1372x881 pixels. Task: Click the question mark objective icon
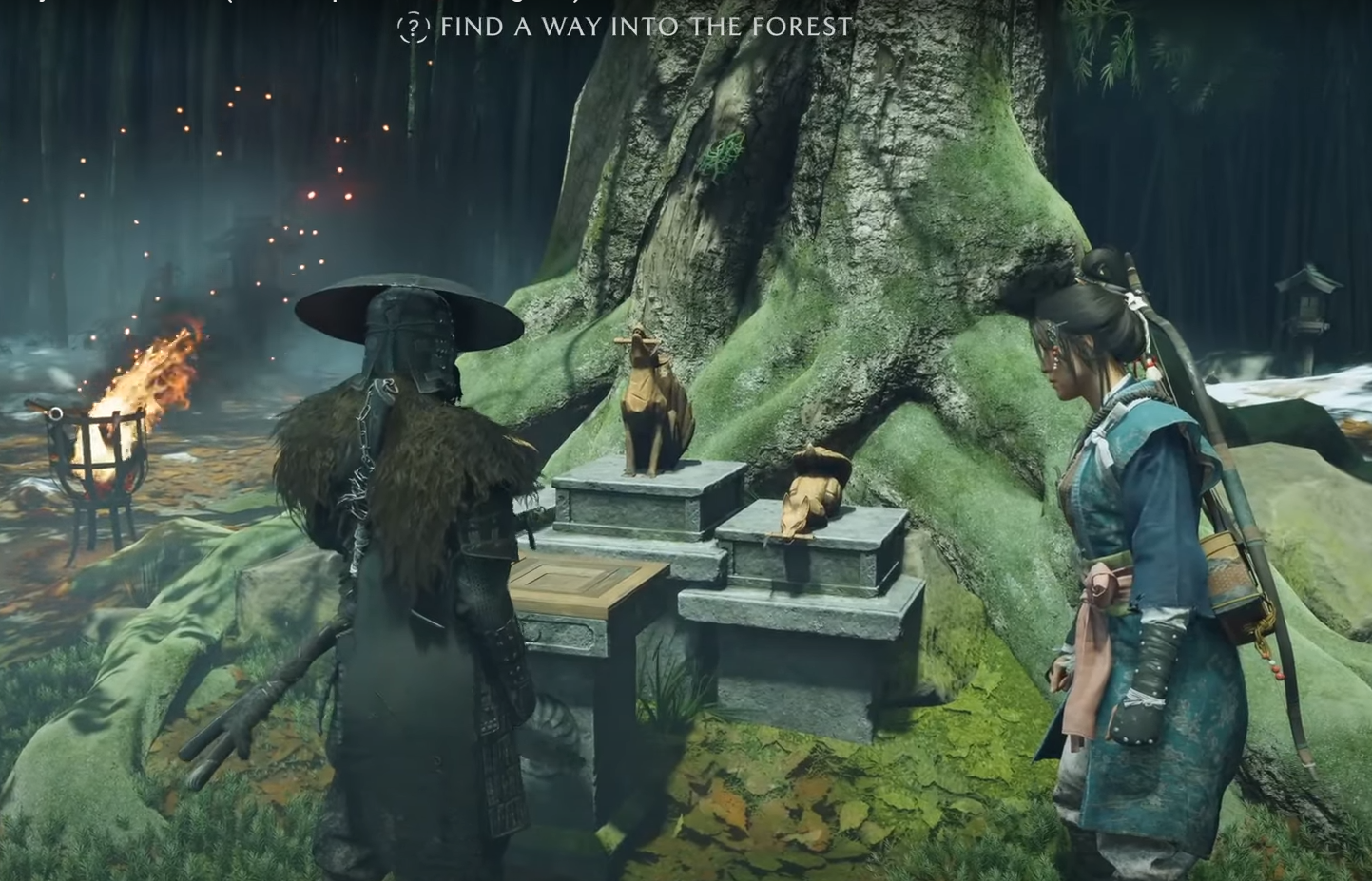[x=413, y=28]
